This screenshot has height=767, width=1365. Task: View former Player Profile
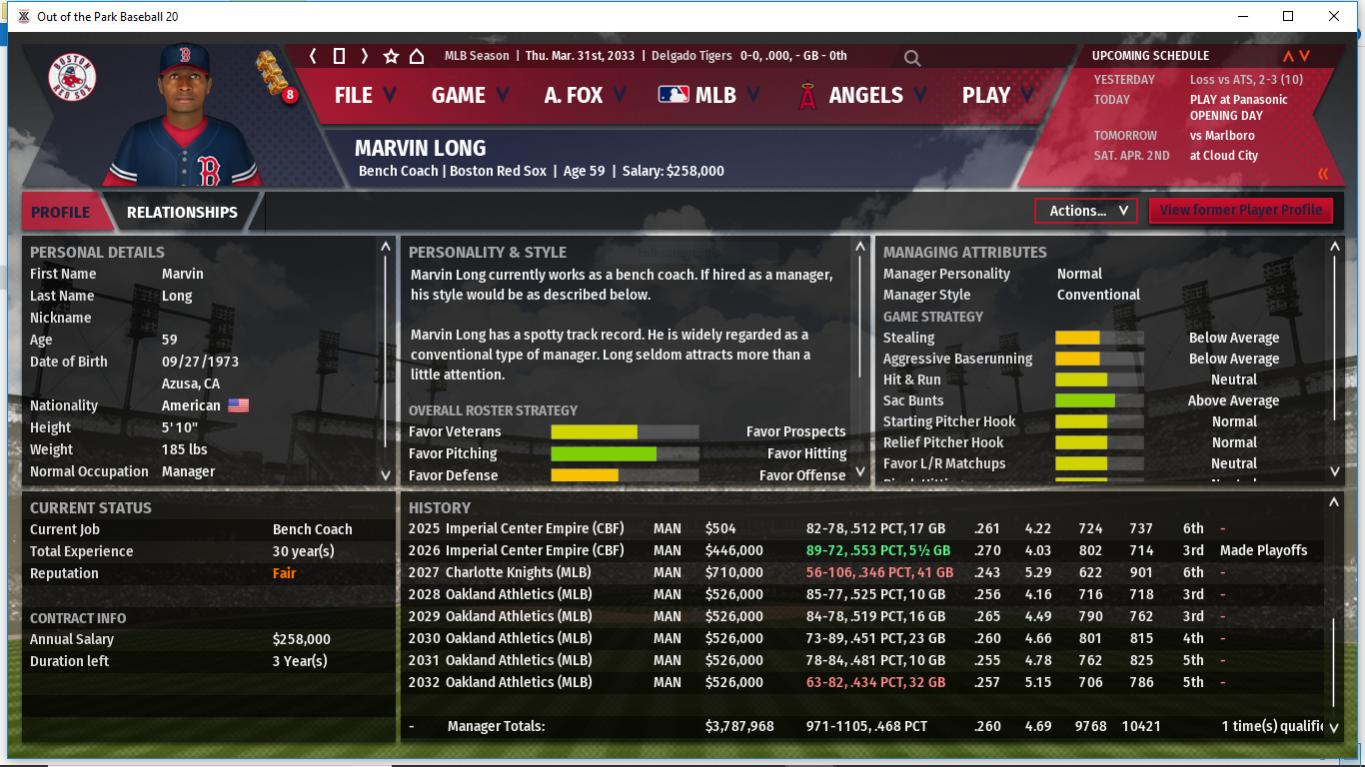coord(1240,210)
